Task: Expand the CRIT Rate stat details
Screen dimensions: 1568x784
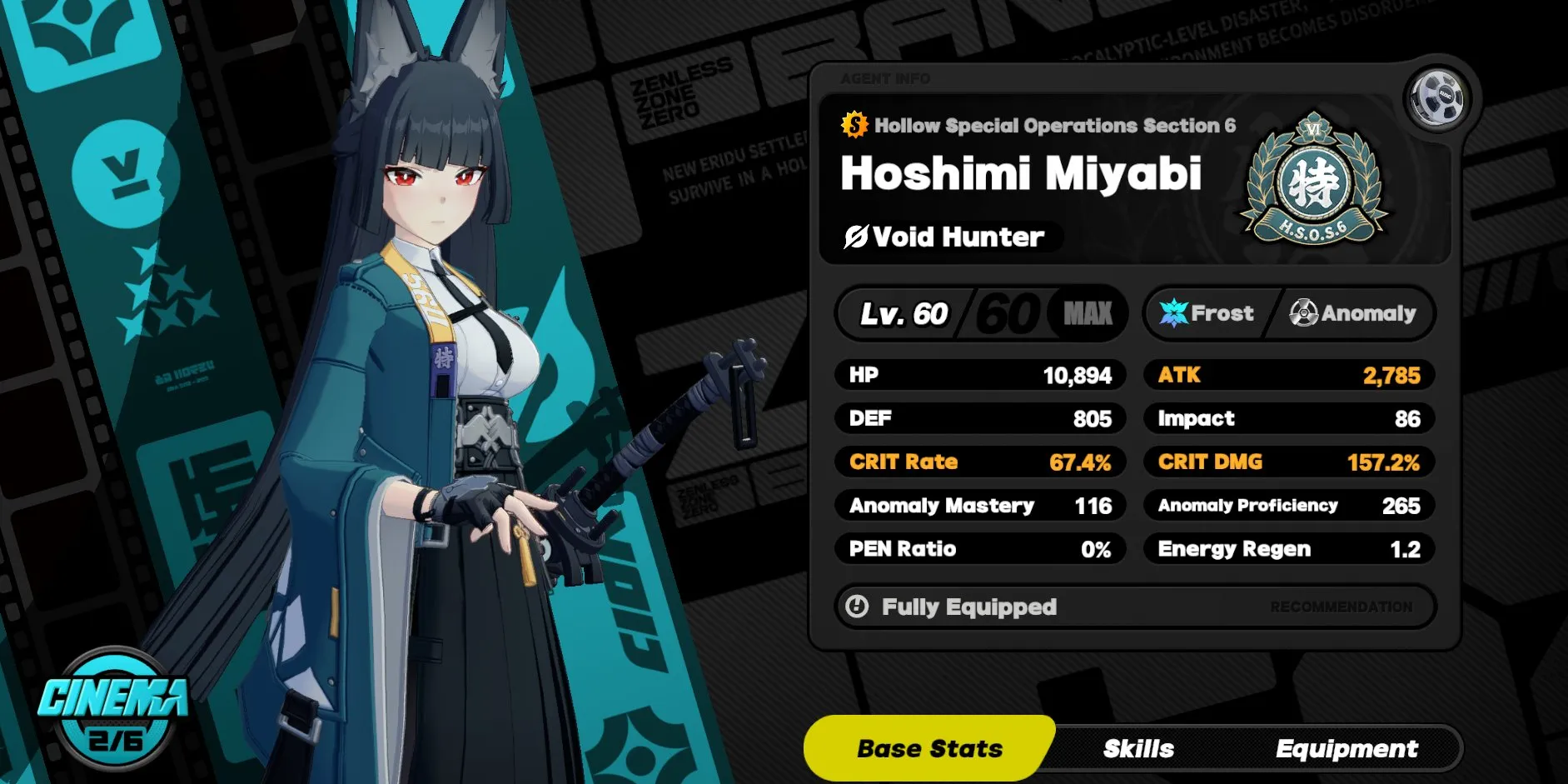Action: (x=980, y=462)
